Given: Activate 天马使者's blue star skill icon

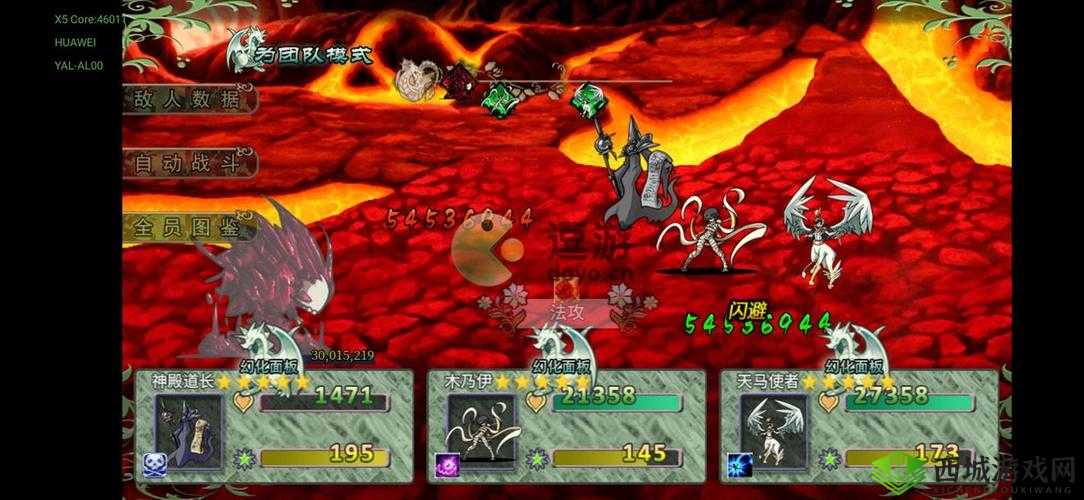Looking at the screenshot, I should click(740, 463).
